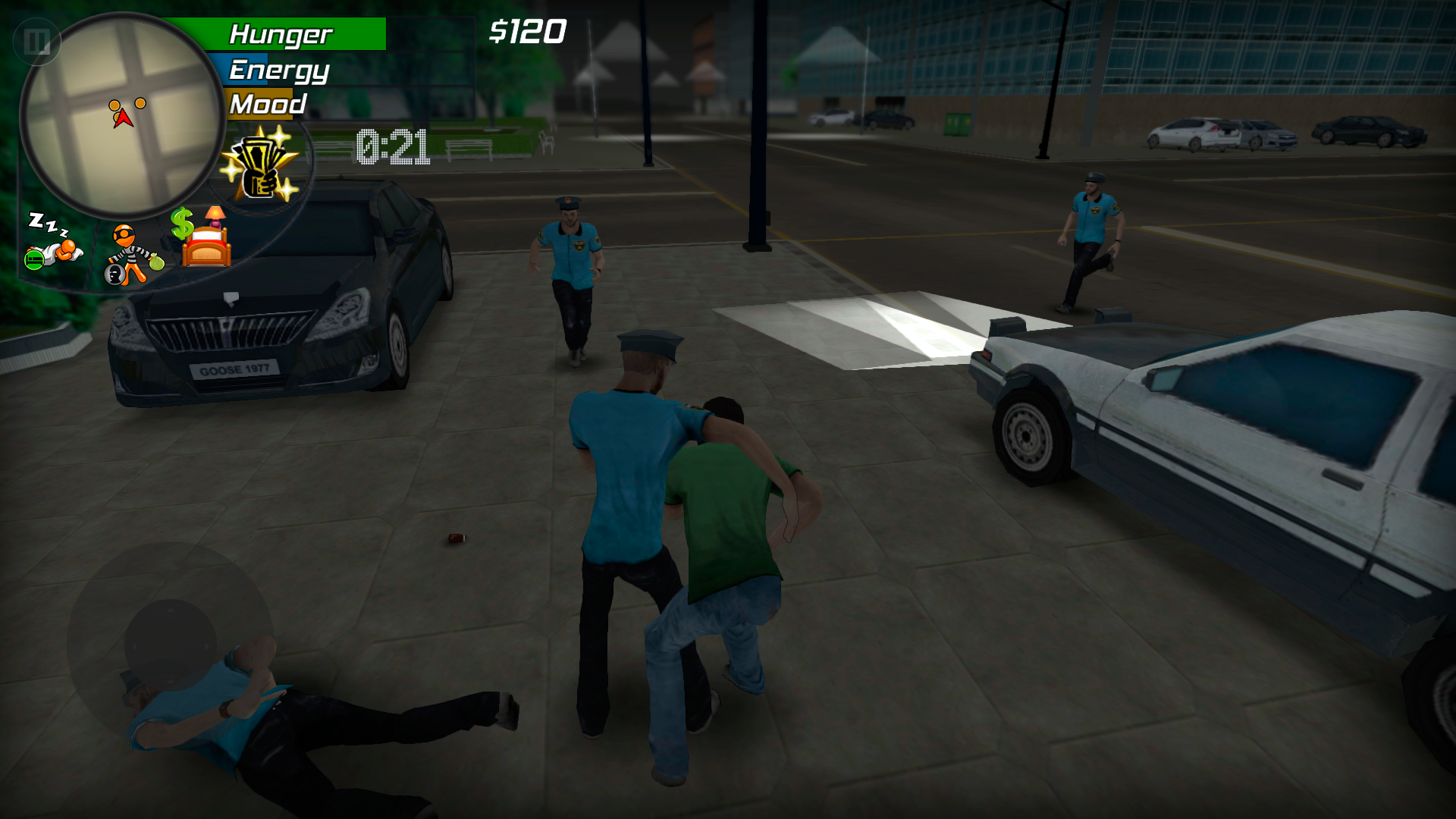This screenshot has height=819, width=1456.
Task: Tap the Mood label text
Action: tap(266, 104)
